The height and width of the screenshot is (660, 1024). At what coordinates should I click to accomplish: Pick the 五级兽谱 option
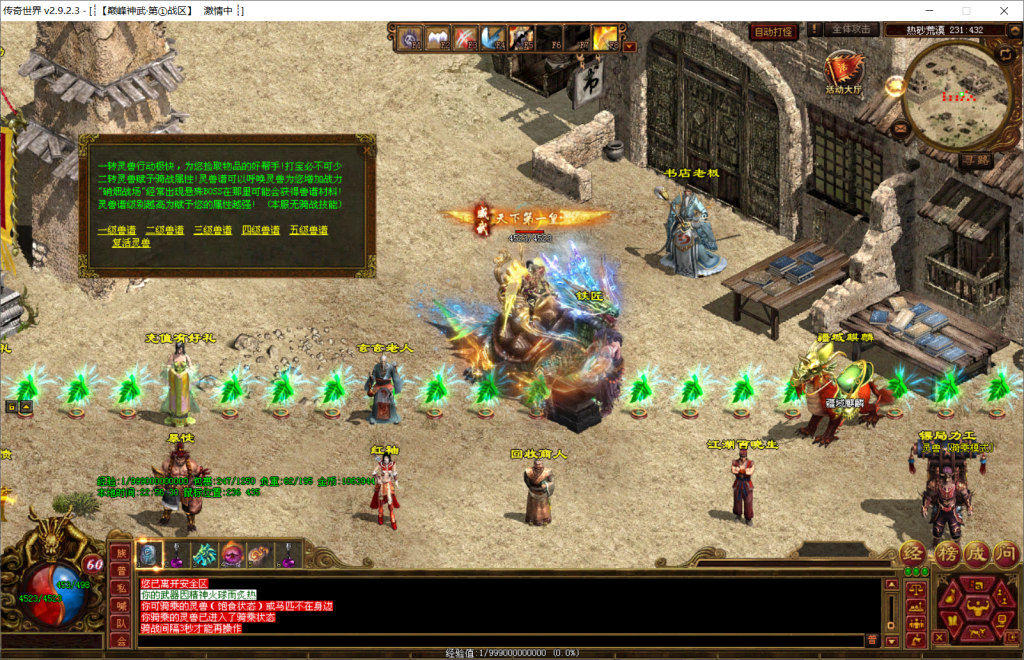[309, 230]
